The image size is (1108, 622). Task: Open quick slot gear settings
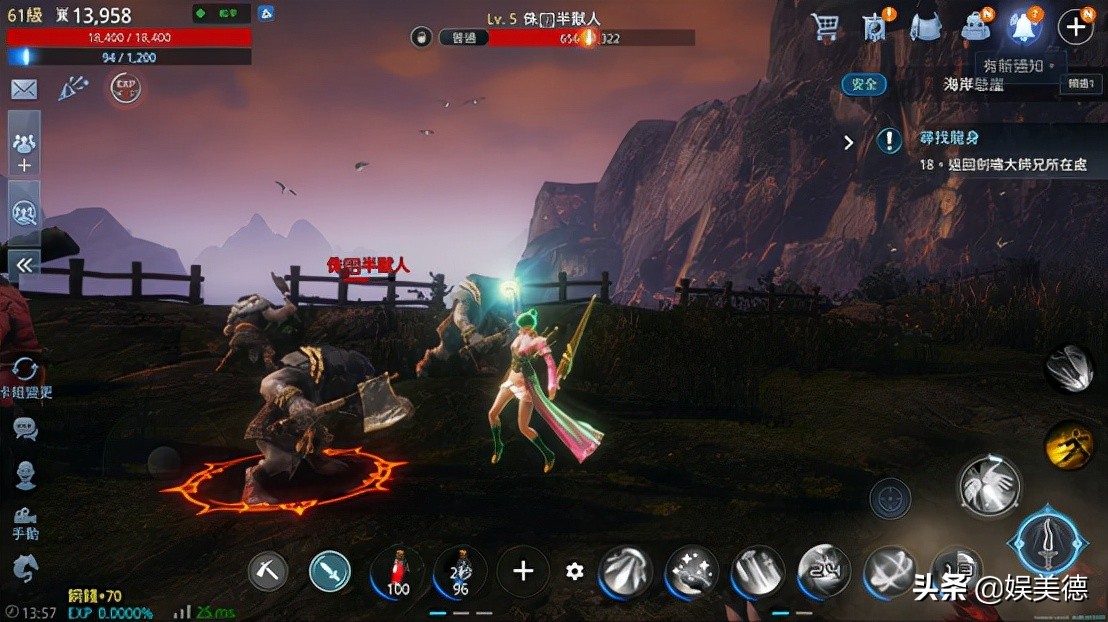574,571
